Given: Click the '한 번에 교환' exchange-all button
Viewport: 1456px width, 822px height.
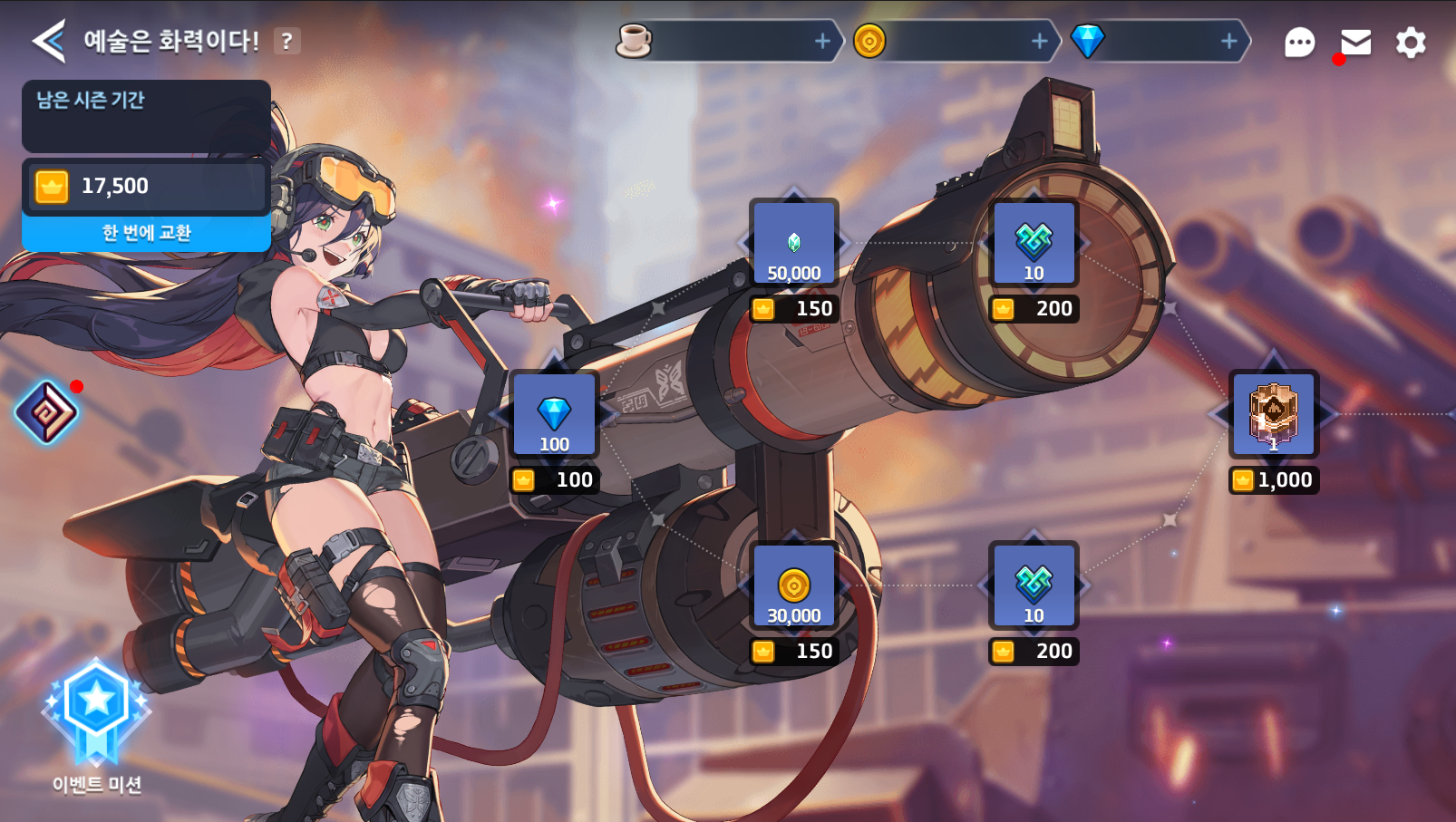Looking at the screenshot, I should pos(146,233).
